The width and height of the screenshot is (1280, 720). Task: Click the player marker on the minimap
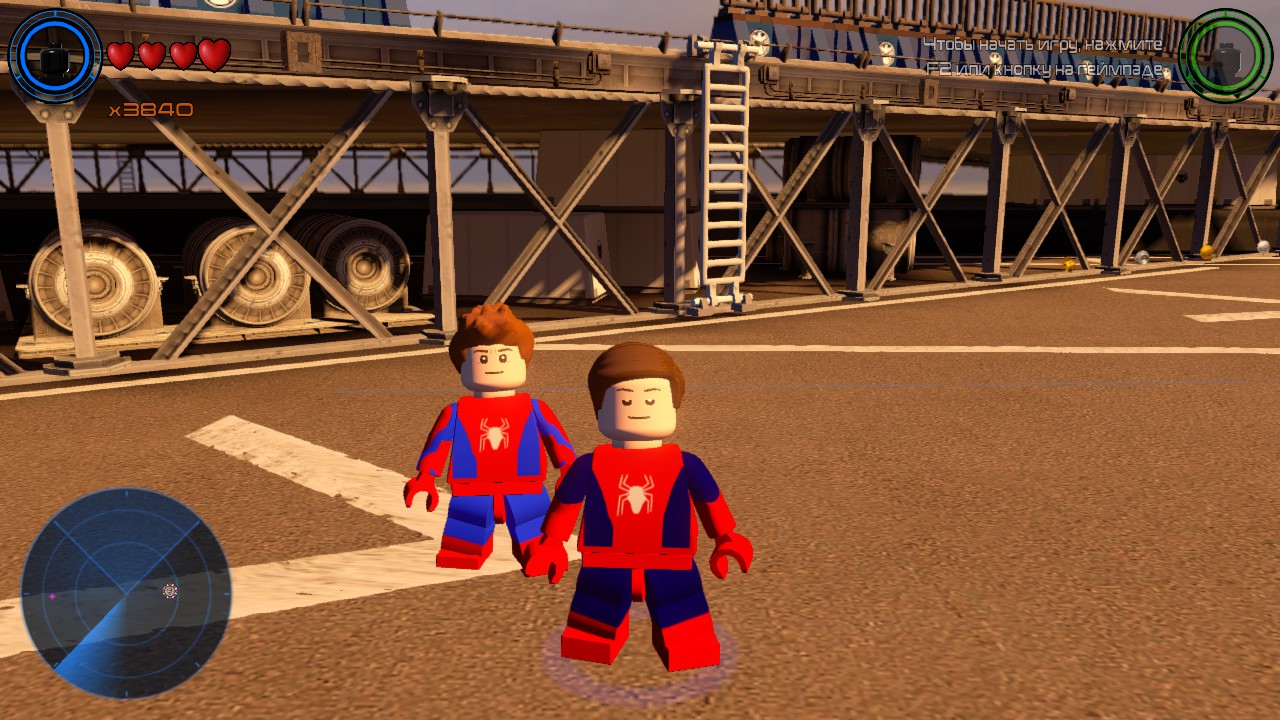click(168, 592)
